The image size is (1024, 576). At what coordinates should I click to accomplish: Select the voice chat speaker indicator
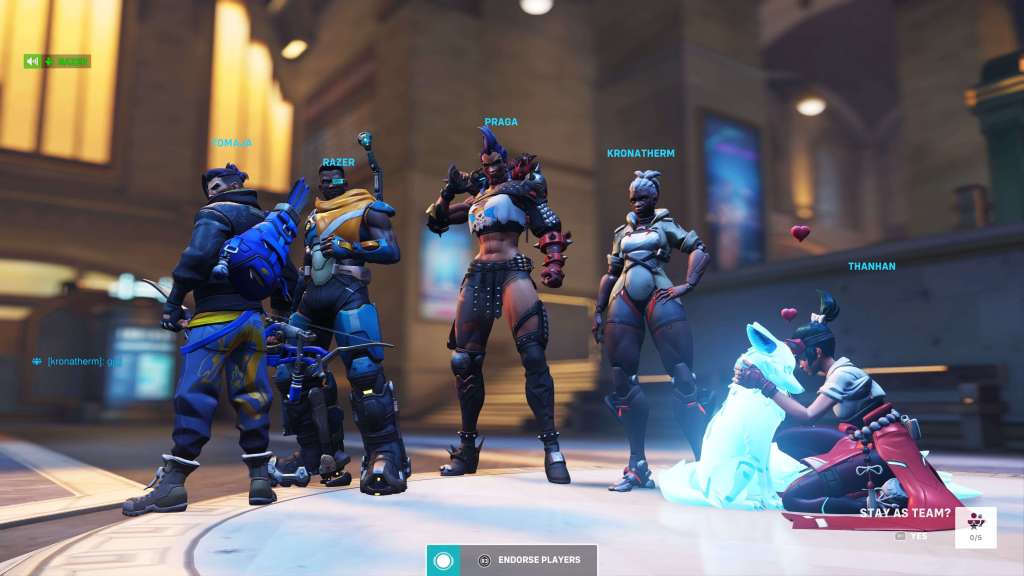(33, 61)
